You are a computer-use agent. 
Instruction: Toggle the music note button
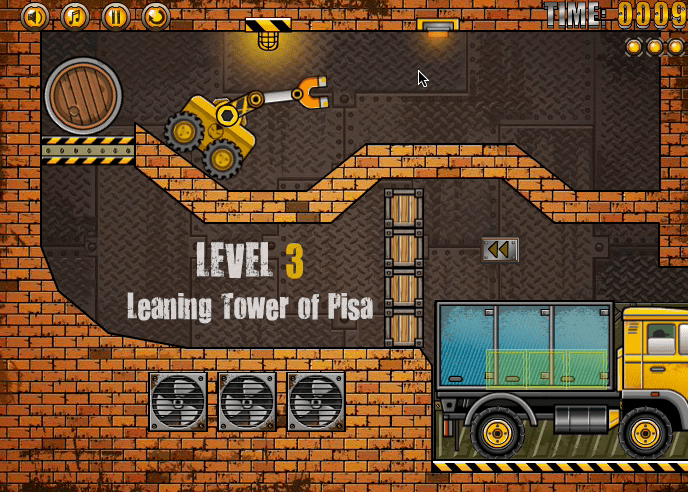pos(75,16)
